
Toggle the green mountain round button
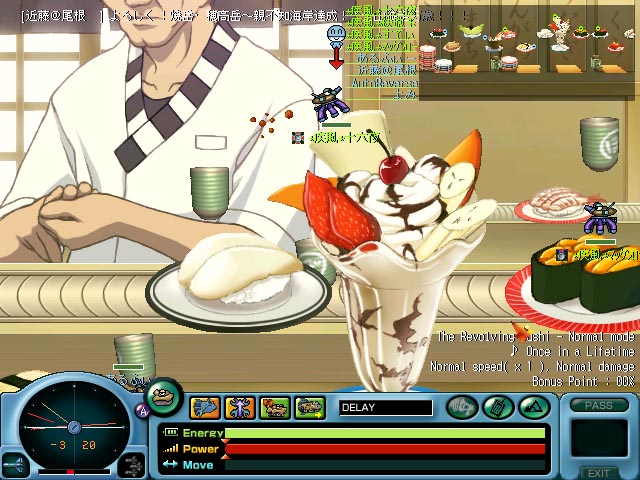(x=532, y=407)
